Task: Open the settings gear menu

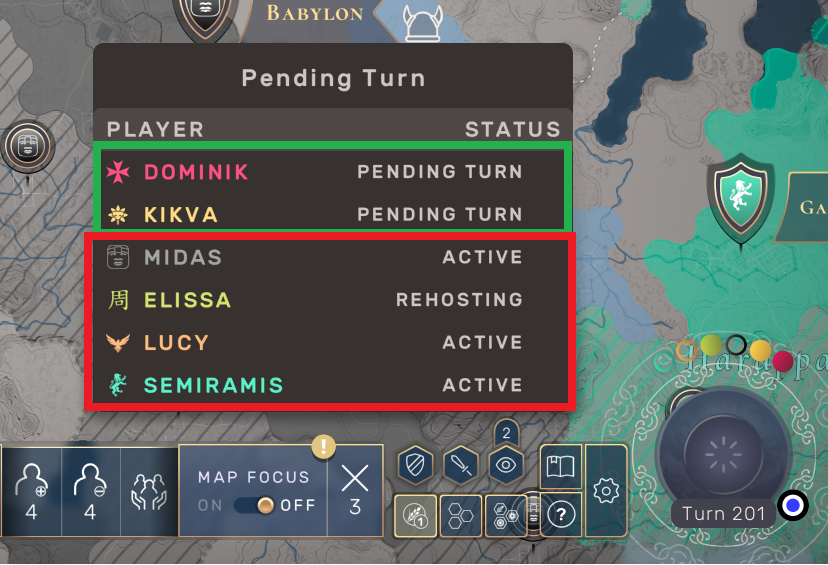Action: pos(606,491)
